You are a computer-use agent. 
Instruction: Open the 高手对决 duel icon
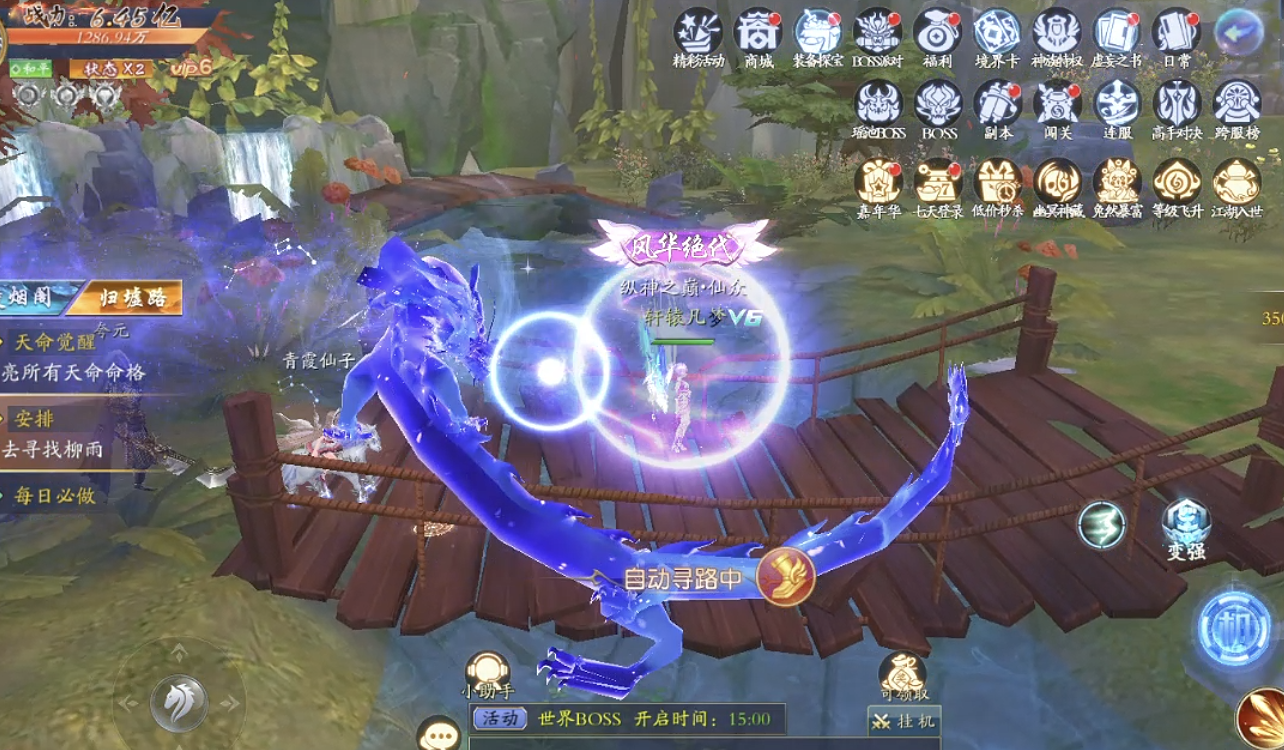pos(1176,104)
